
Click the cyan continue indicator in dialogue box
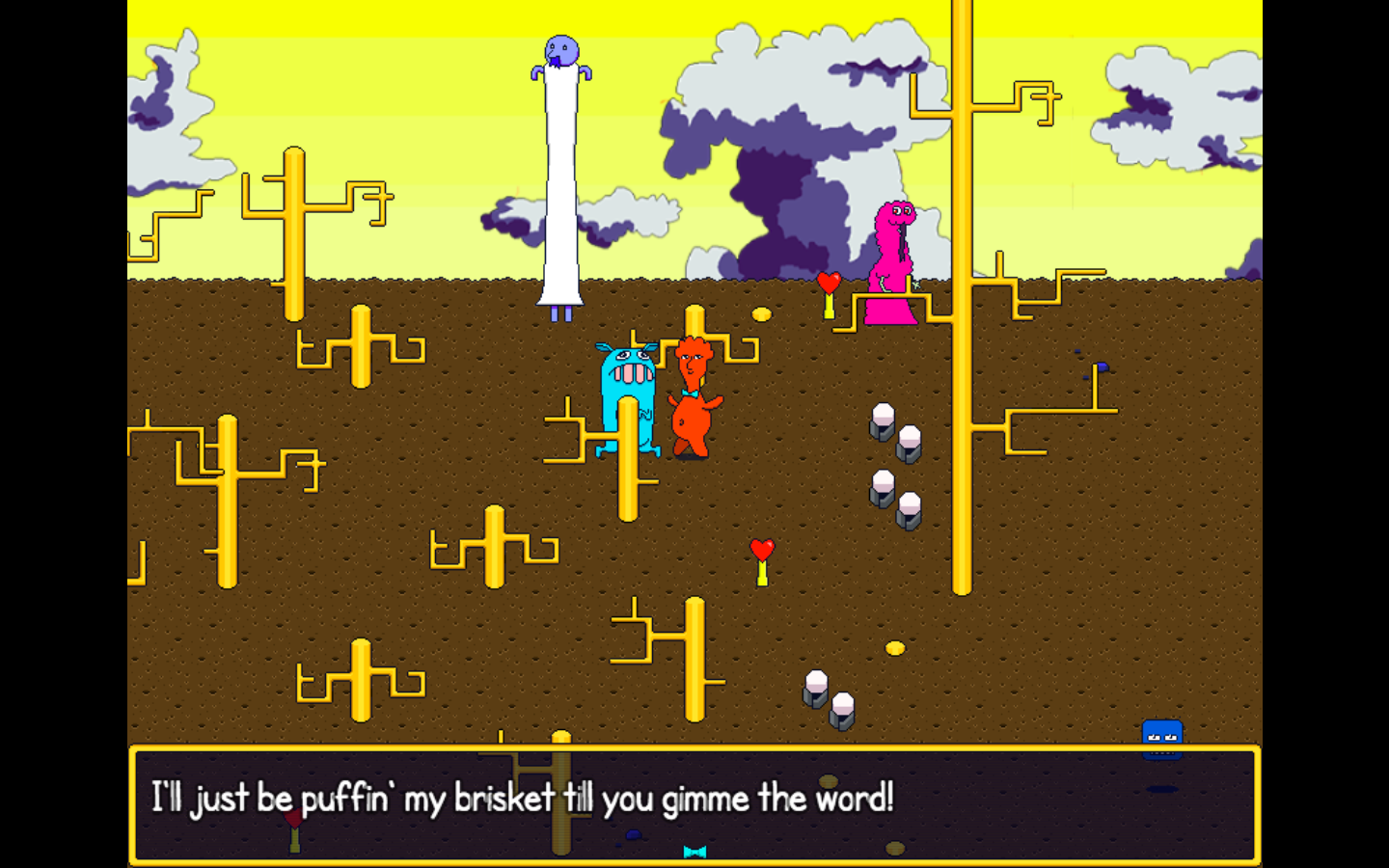point(694,852)
